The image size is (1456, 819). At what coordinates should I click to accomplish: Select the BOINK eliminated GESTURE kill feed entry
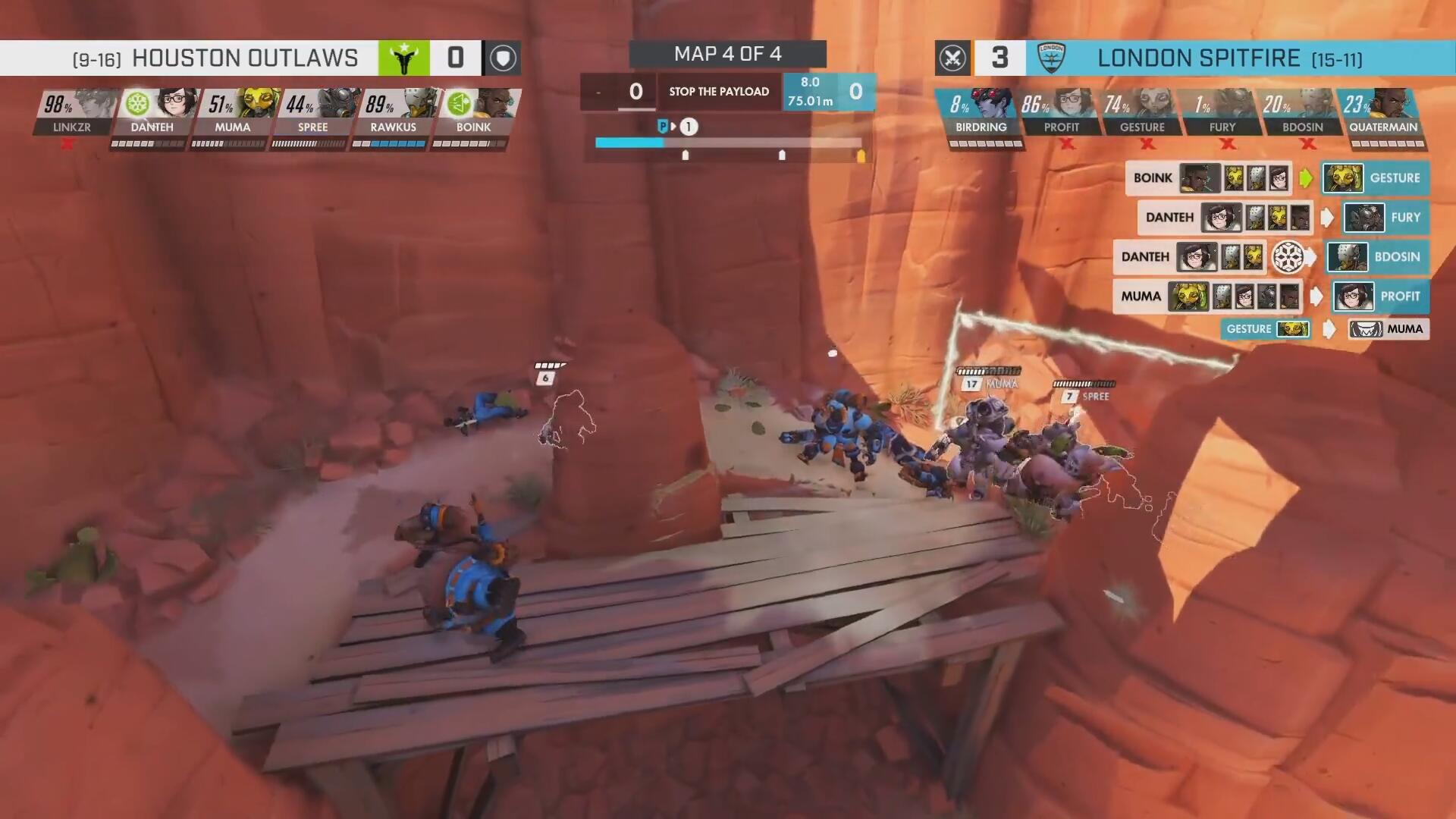pyautogui.click(x=1277, y=178)
